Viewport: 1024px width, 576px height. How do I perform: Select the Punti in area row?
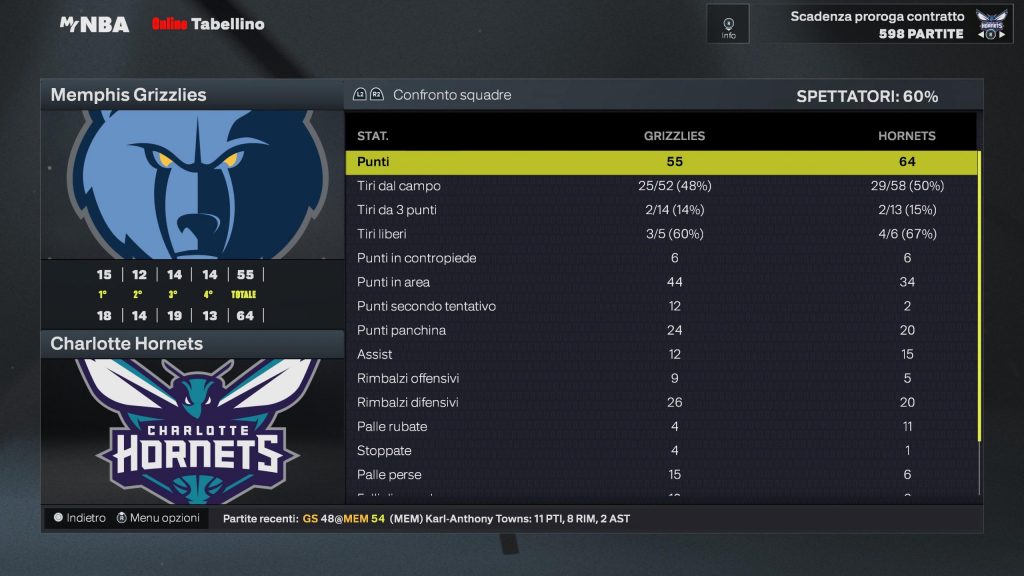(x=660, y=282)
